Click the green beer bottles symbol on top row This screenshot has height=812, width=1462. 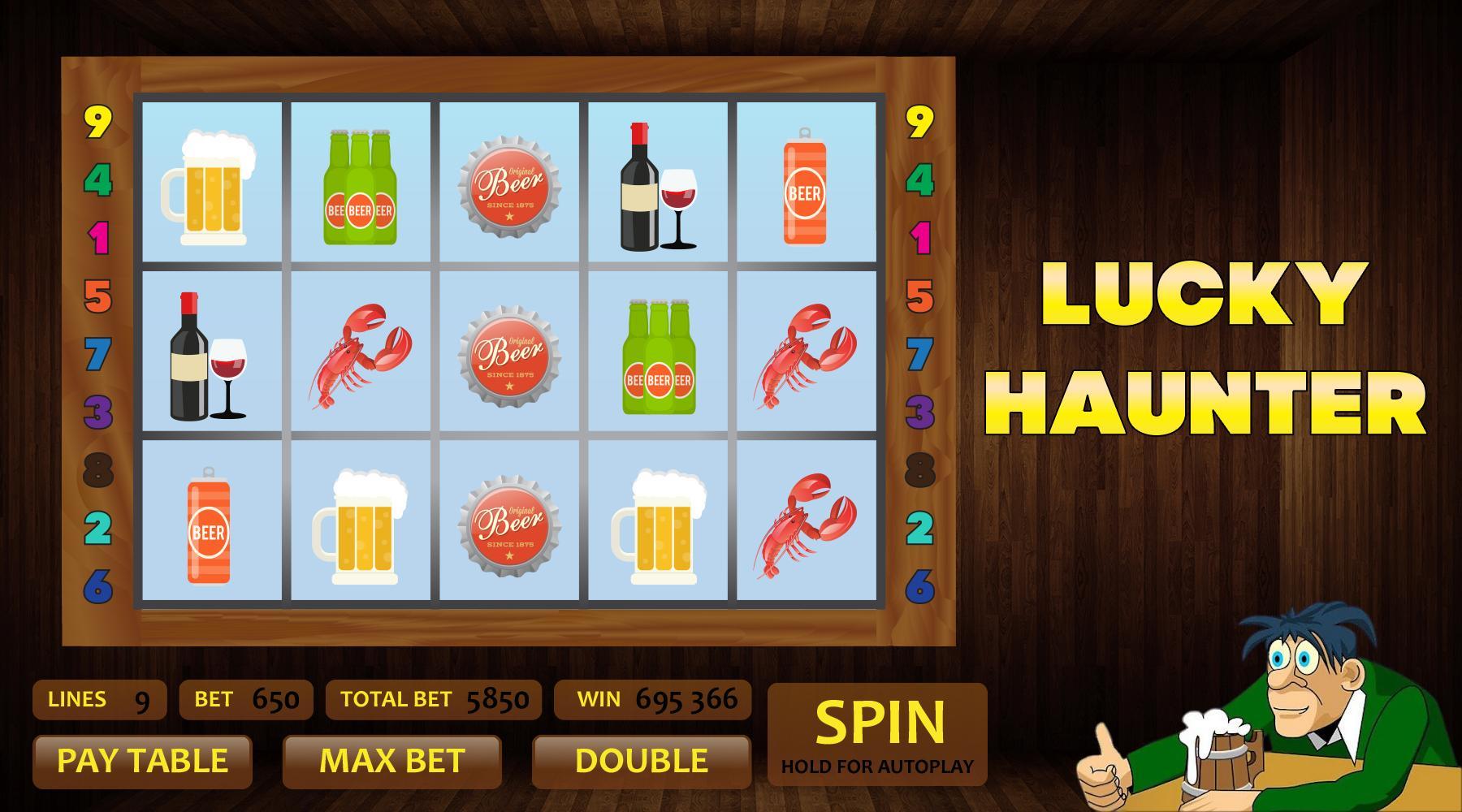pos(360,187)
